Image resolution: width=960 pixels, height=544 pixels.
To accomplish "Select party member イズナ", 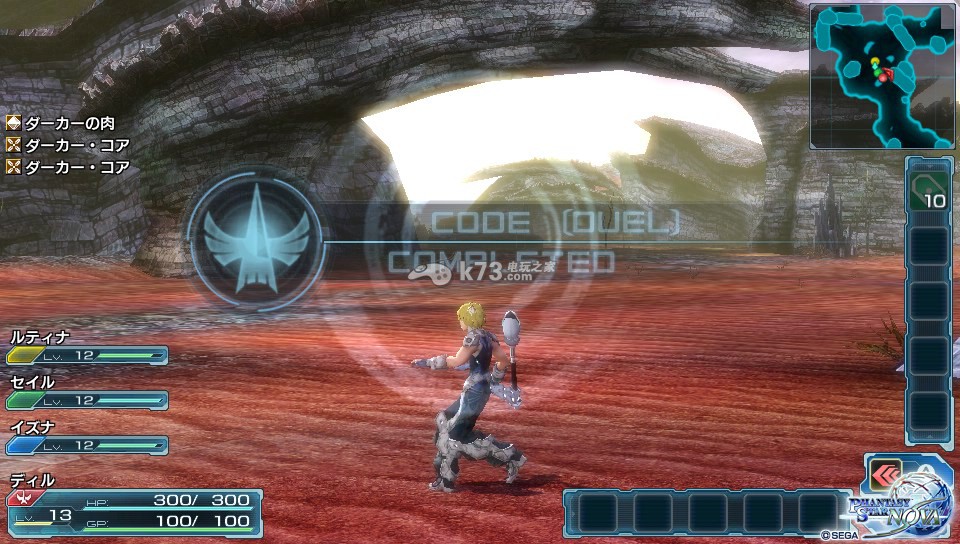I will pos(87,437).
